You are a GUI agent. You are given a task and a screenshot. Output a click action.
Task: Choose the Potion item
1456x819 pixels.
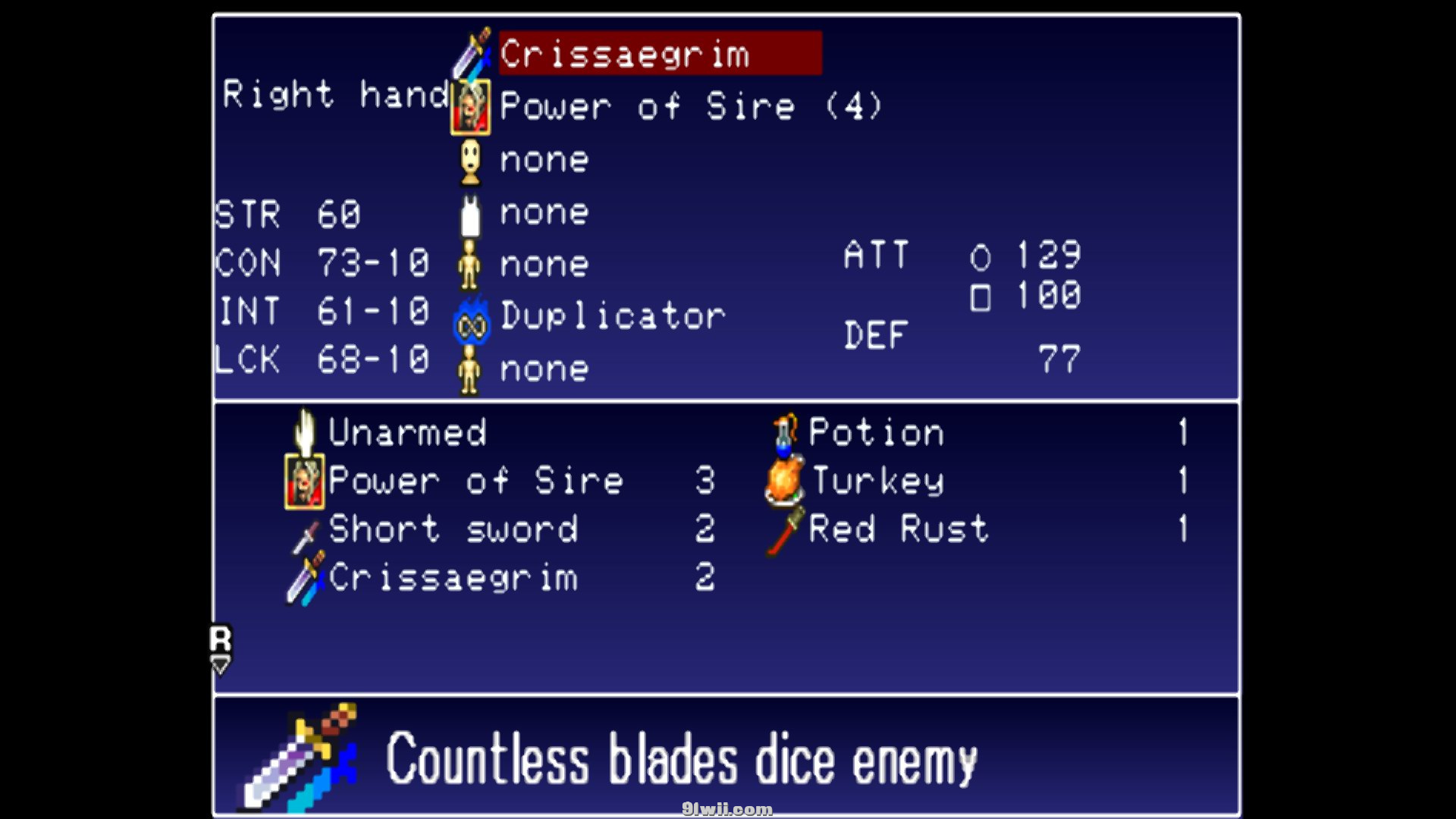pyautogui.click(x=876, y=432)
